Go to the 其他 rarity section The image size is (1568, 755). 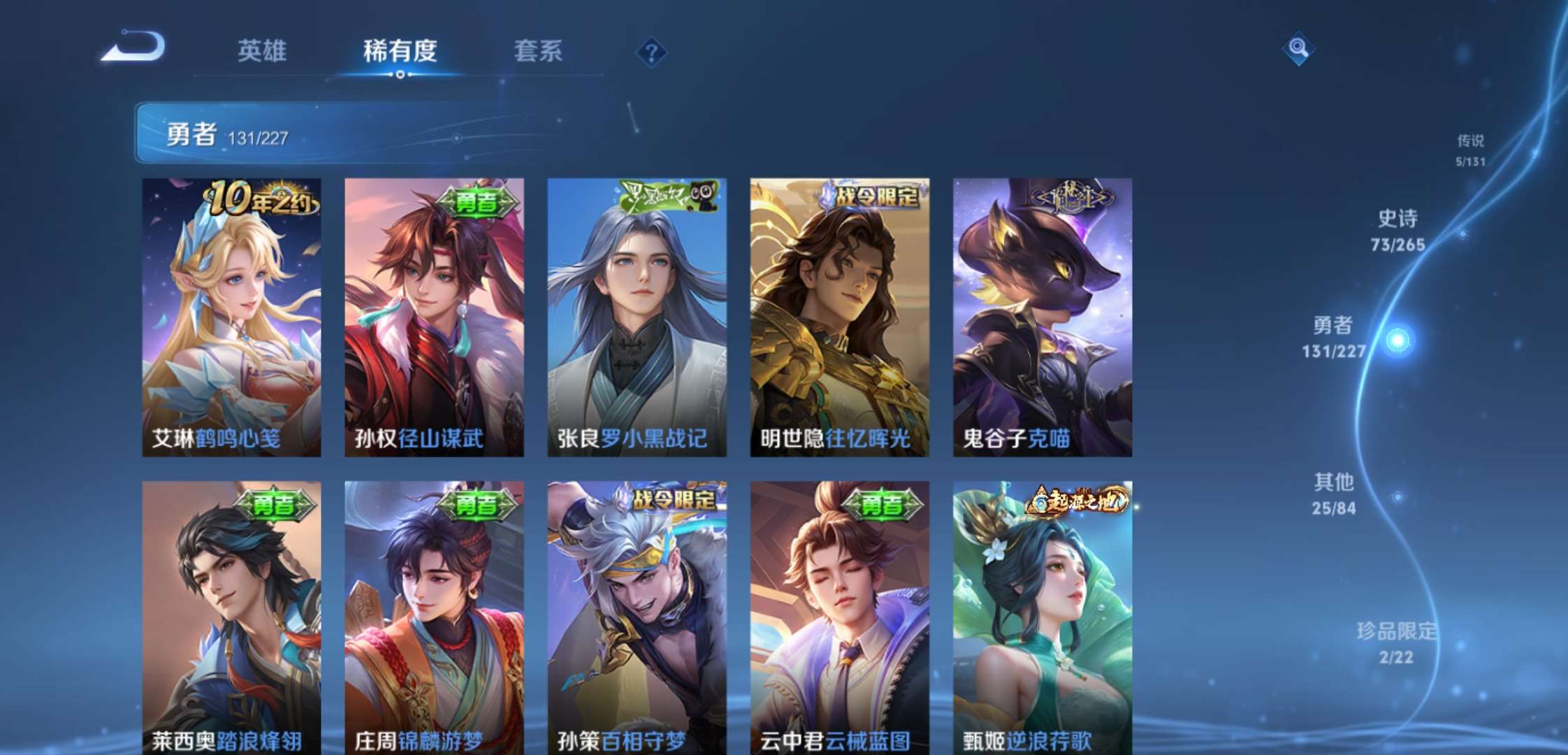pos(1334,494)
